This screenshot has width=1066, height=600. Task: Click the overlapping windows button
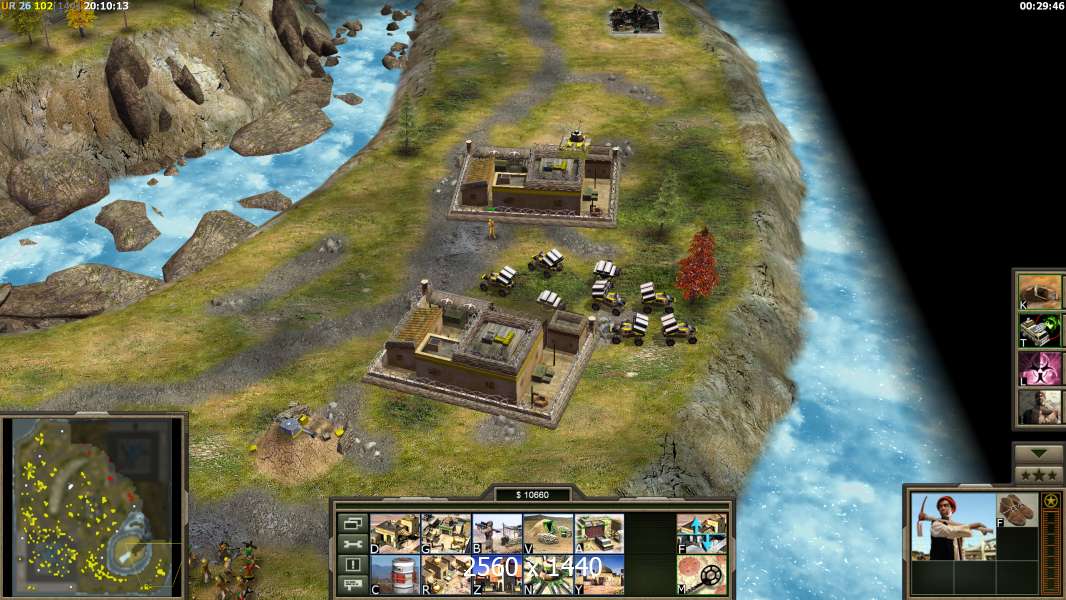(351, 523)
